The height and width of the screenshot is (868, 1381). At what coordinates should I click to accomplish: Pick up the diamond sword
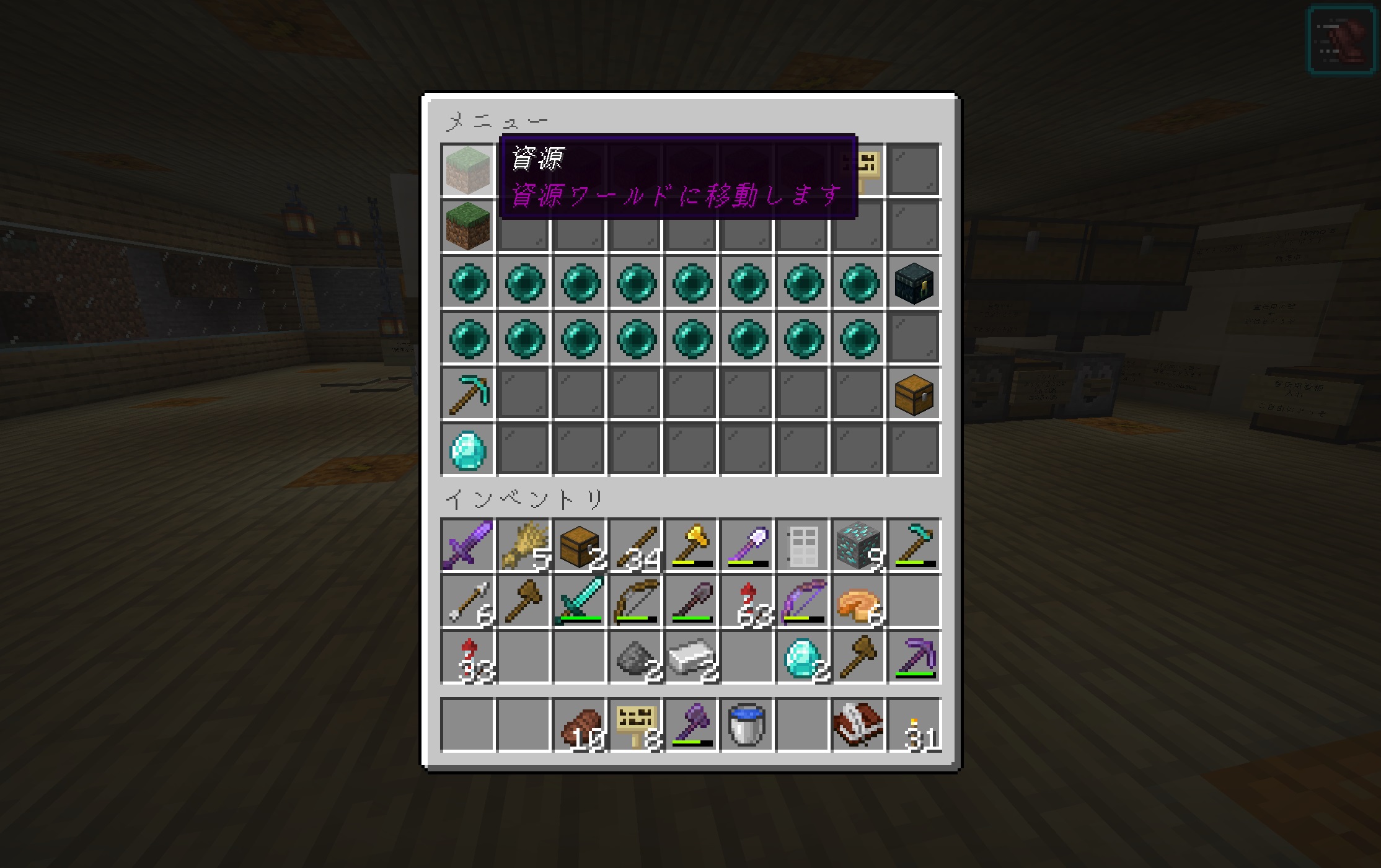pyautogui.click(x=580, y=601)
